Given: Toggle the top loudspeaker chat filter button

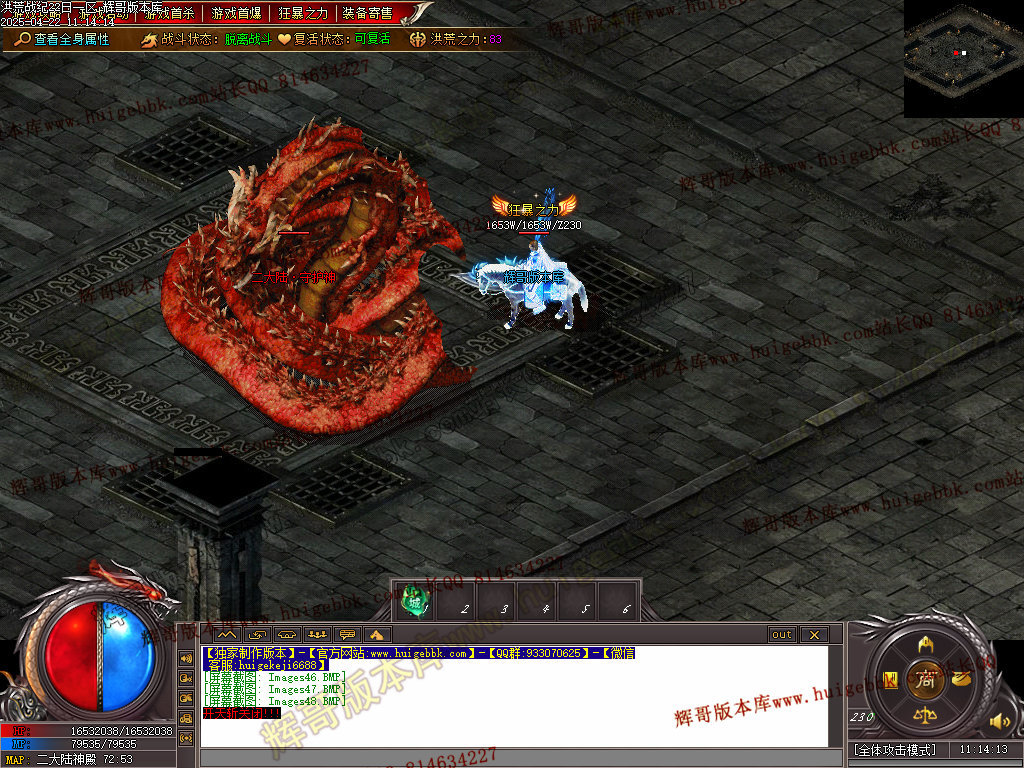Looking at the screenshot, I should (x=186, y=658).
